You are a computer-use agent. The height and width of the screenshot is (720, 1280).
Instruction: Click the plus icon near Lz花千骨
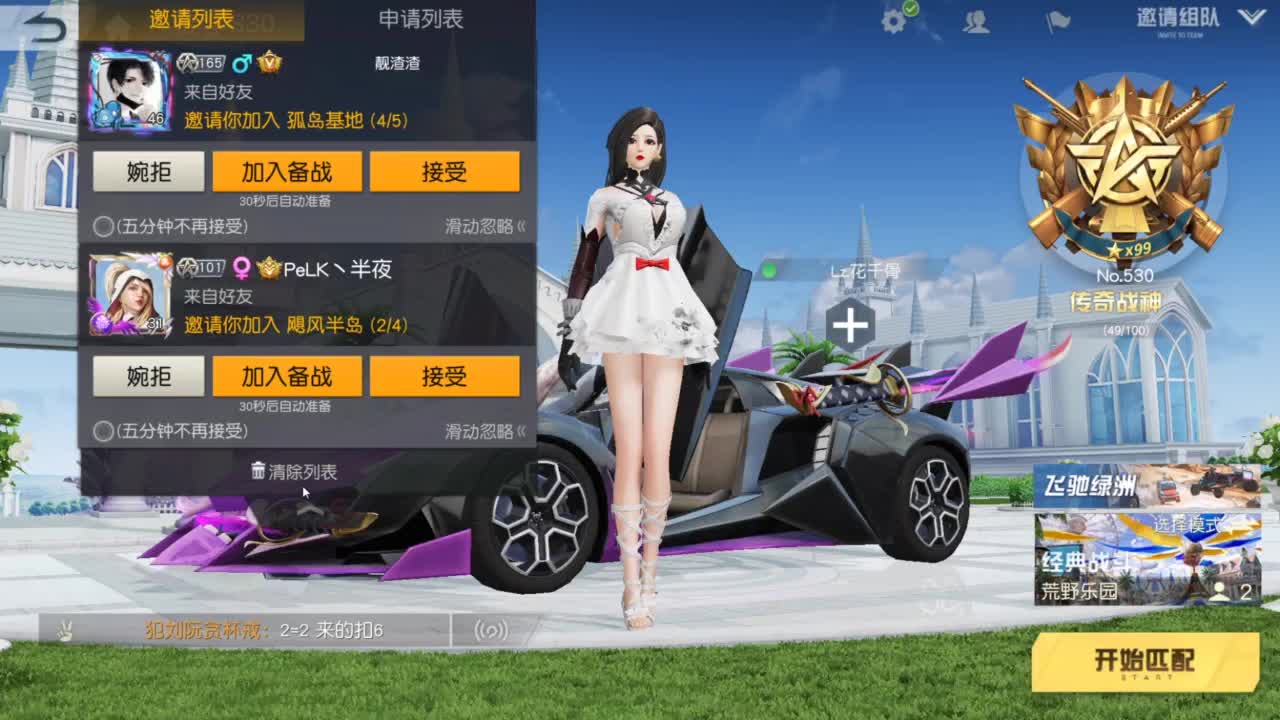click(x=849, y=325)
